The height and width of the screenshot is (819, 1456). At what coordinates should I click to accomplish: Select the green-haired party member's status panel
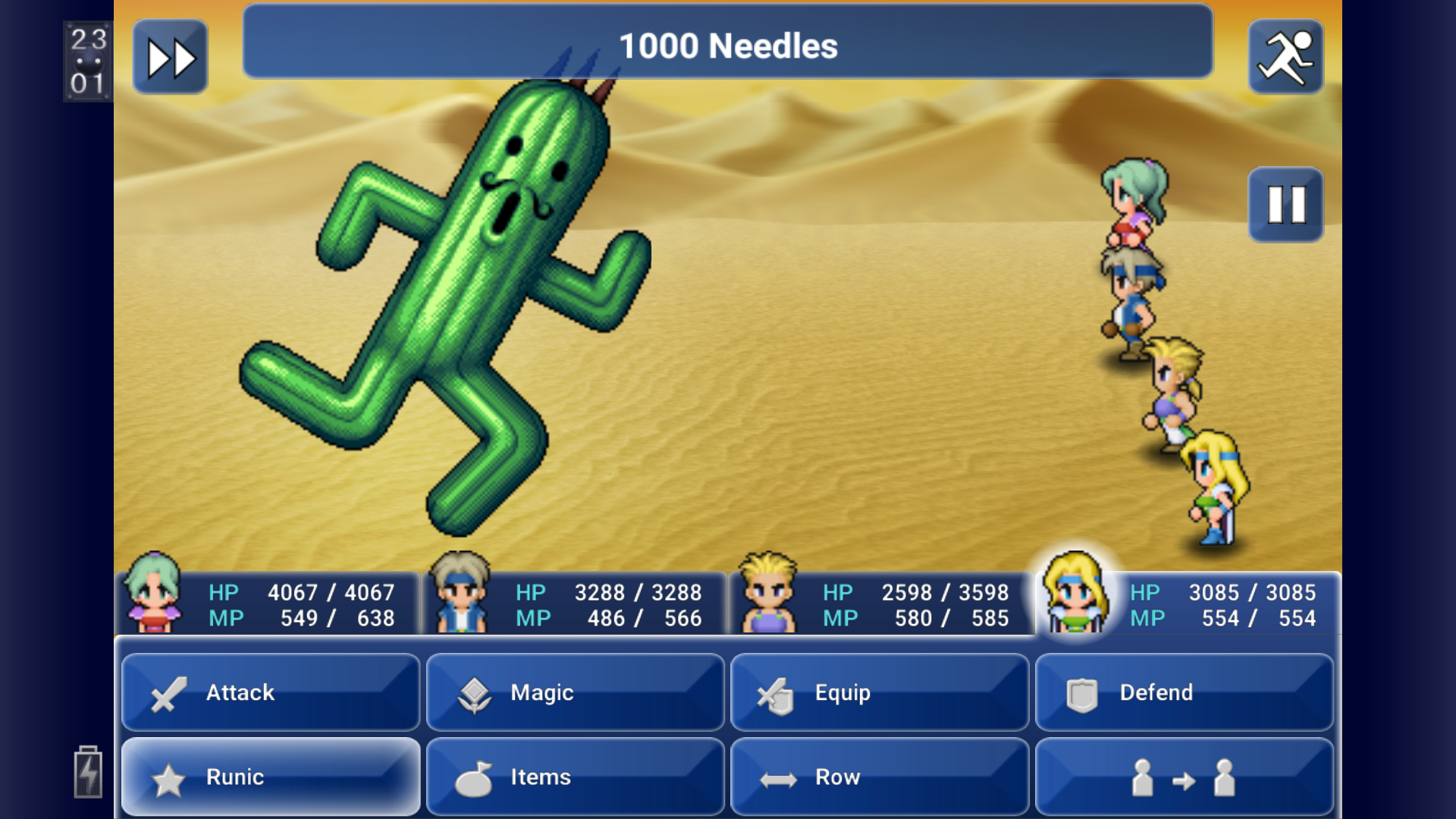(269, 604)
